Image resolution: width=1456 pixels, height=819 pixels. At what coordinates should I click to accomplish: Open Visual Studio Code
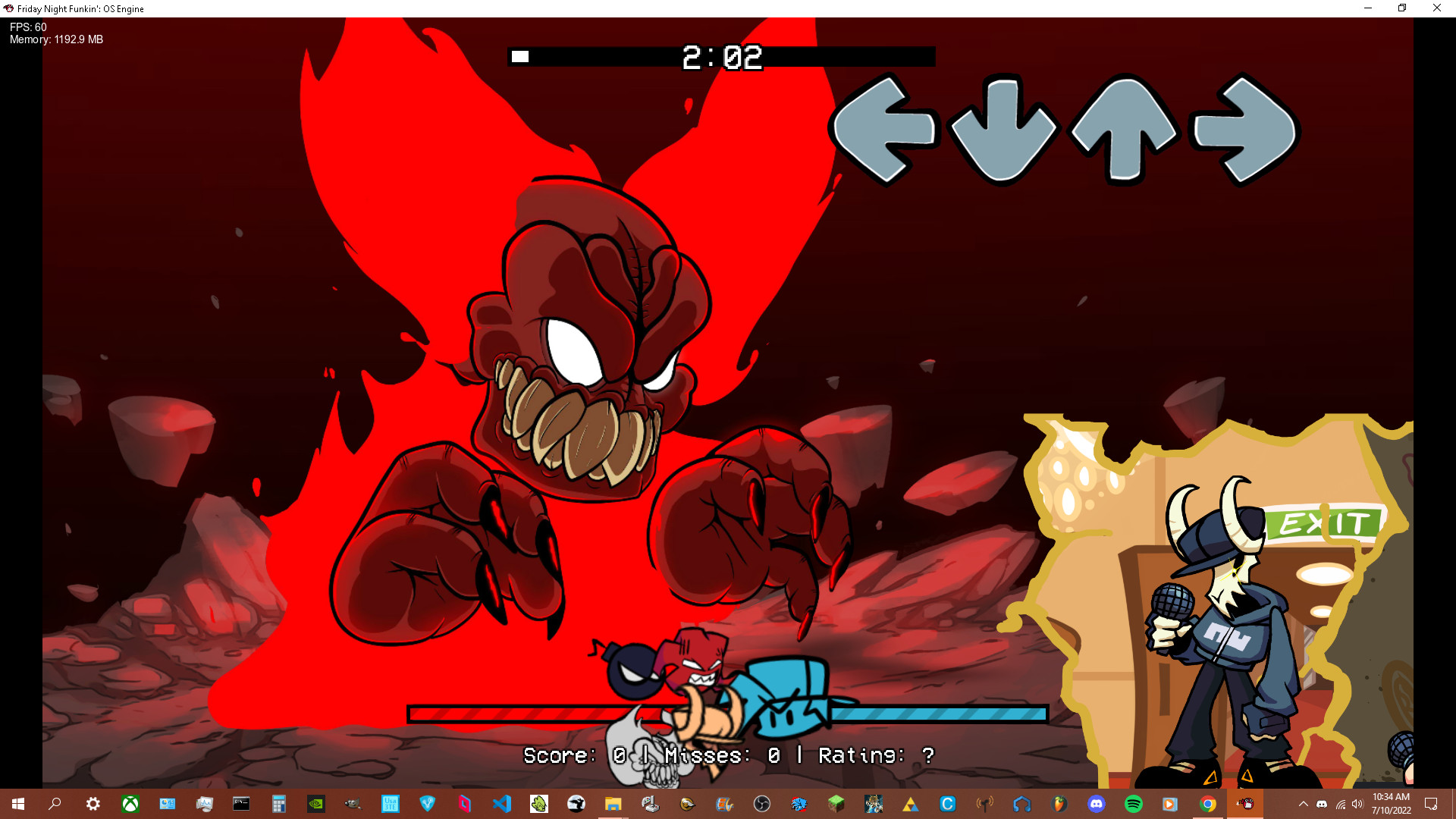pyautogui.click(x=500, y=804)
